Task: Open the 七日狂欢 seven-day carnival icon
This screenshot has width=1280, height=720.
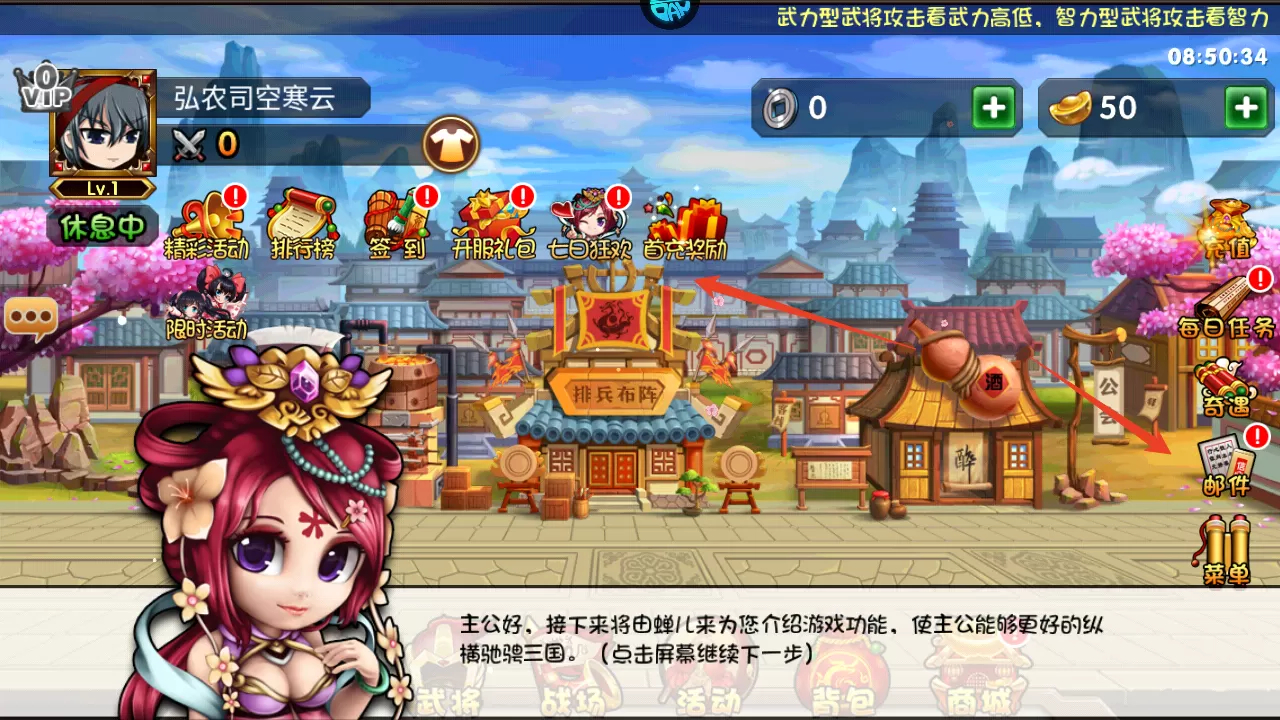Action: (590, 222)
